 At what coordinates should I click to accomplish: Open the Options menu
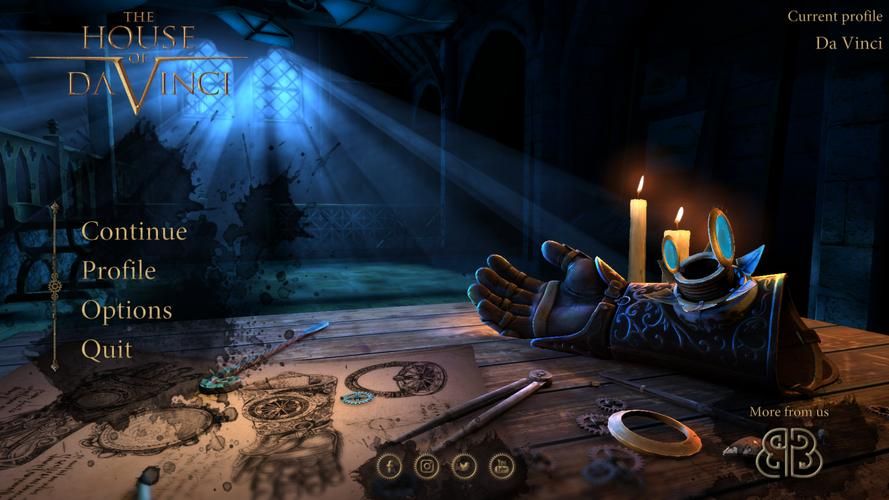[126, 310]
